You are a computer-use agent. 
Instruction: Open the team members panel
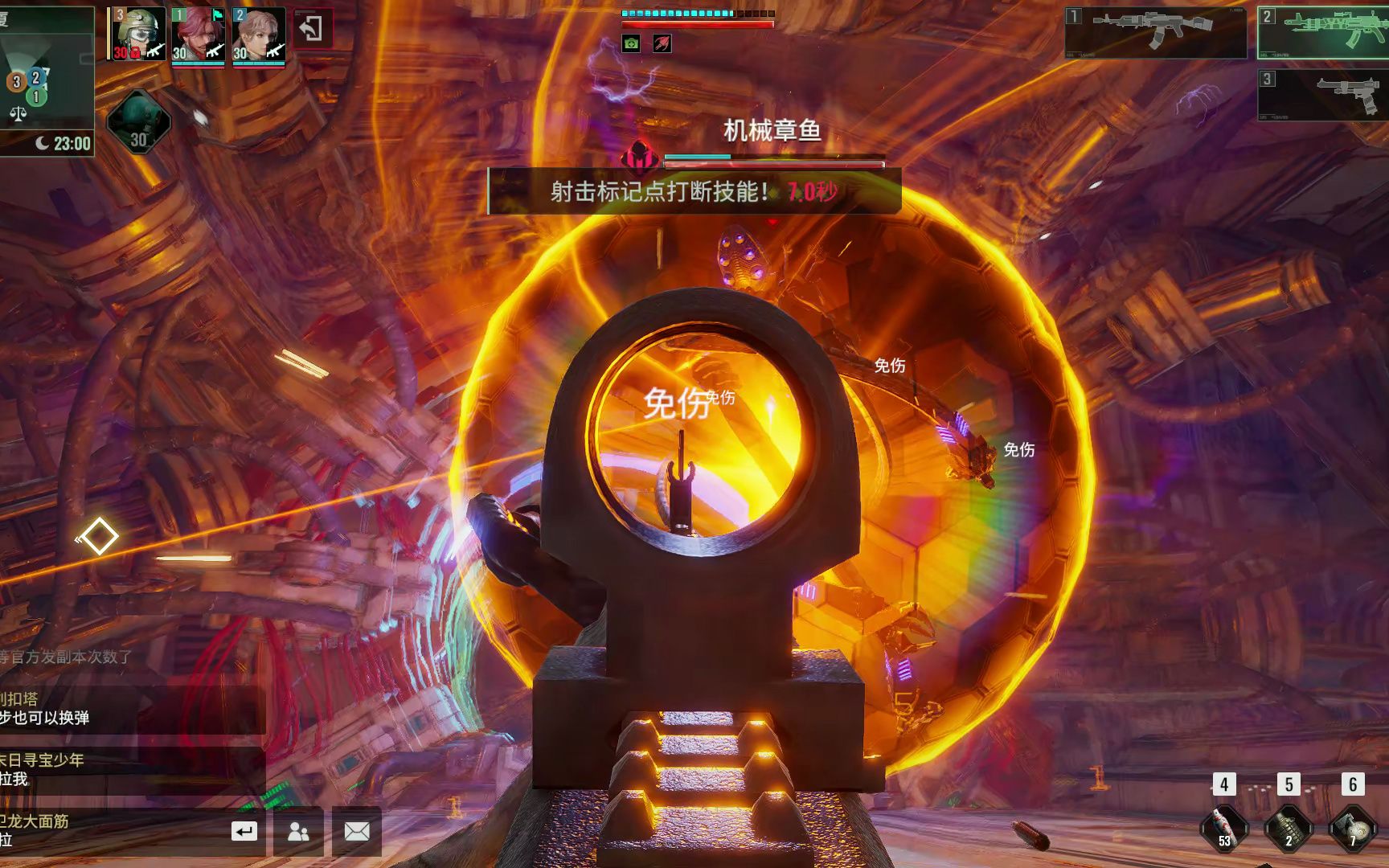tap(298, 831)
